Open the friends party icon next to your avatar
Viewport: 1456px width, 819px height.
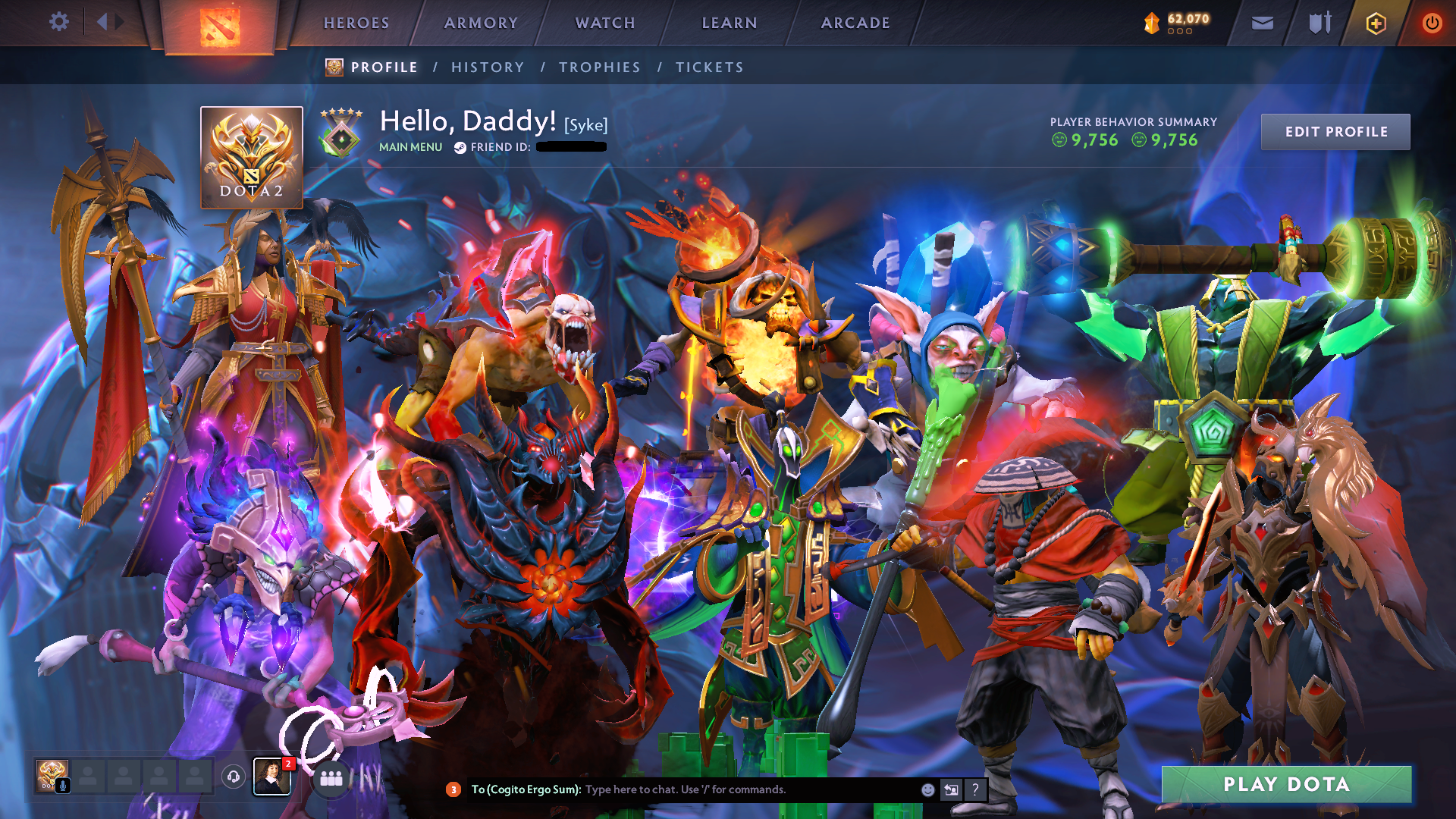(x=329, y=778)
